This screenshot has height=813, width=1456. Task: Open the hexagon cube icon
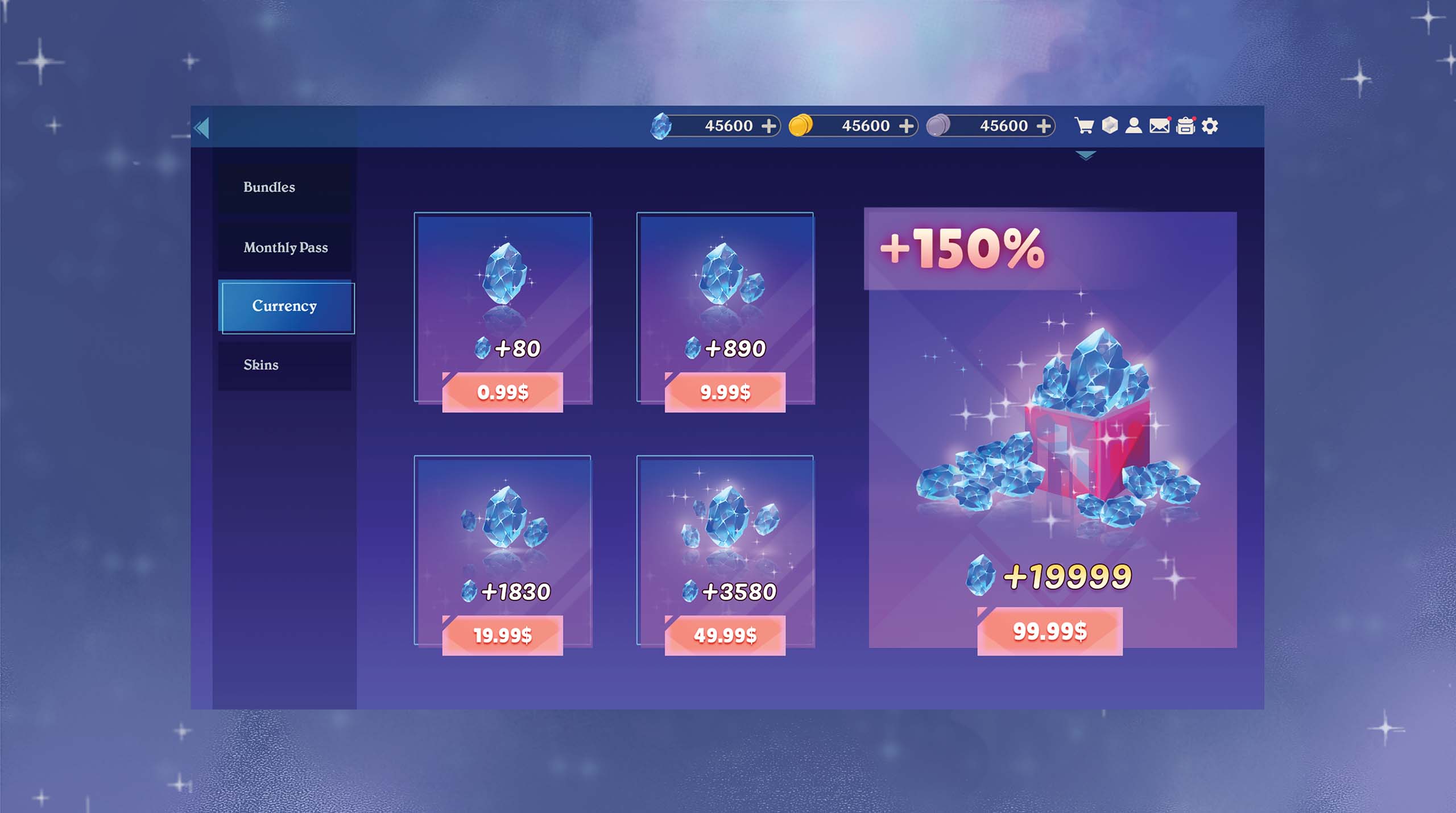[1110, 125]
